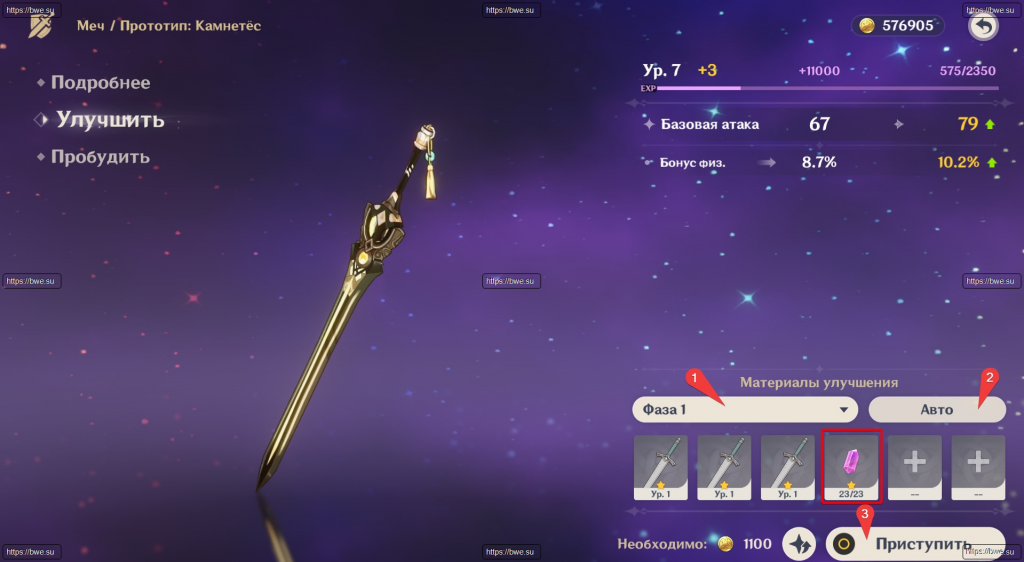Open the Подробнее details tab
Image resolution: width=1024 pixels, height=562 pixels.
point(100,83)
